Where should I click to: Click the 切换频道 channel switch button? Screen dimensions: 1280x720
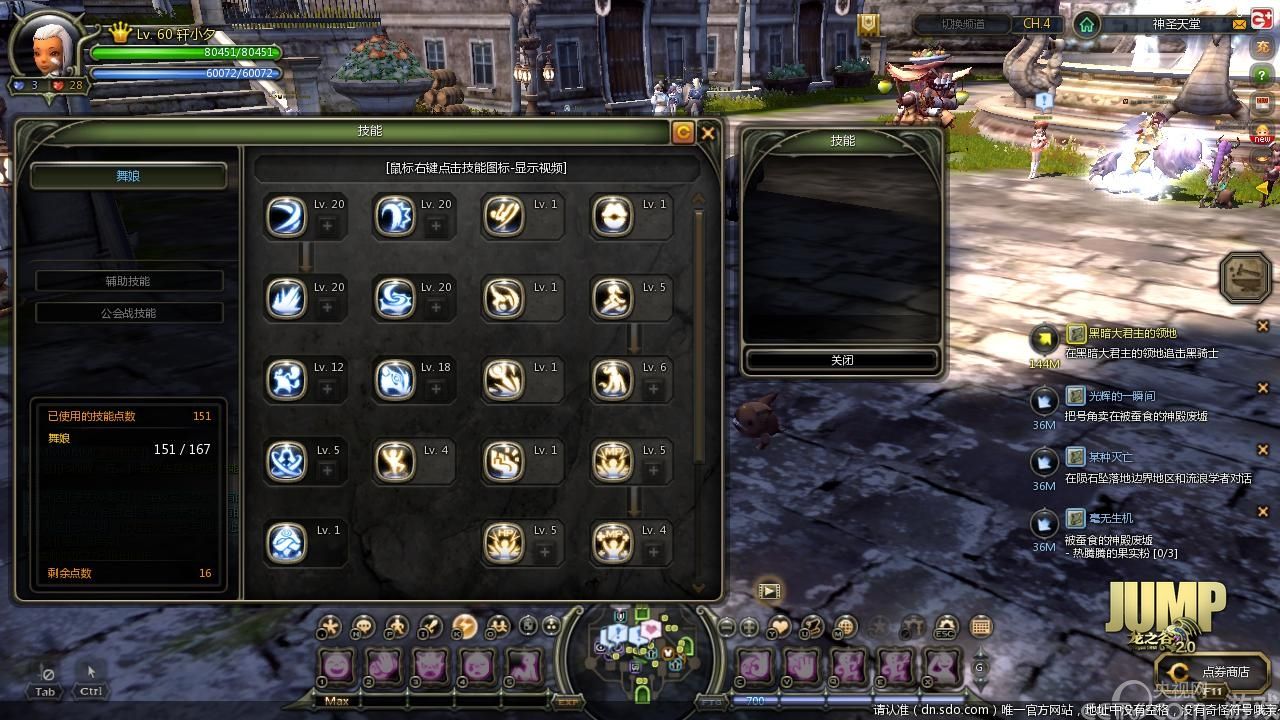(962, 24)
